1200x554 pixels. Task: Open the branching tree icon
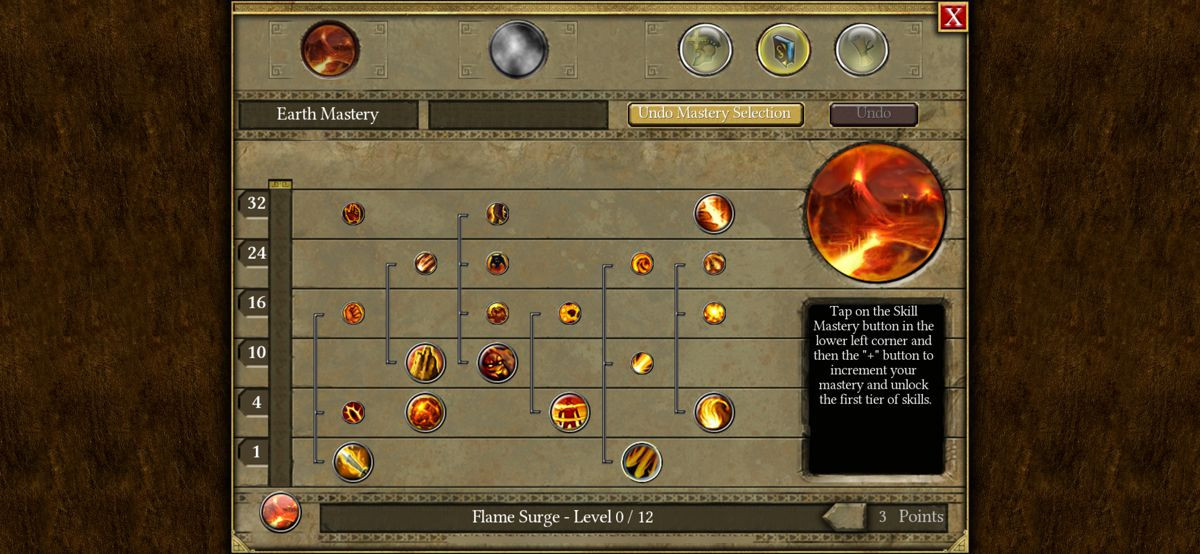coord(861,50)
